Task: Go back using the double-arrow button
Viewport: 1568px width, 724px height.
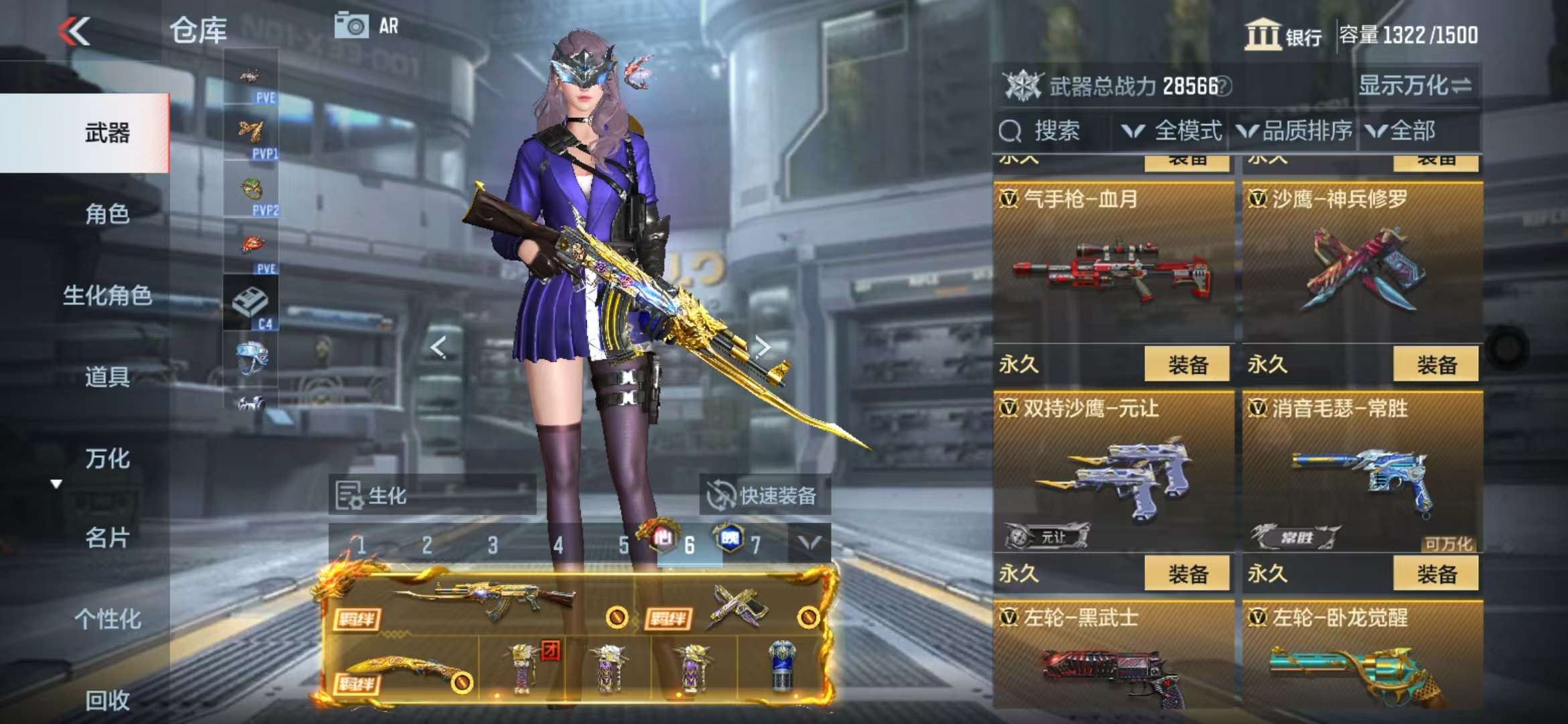Action: coord(74,32)
